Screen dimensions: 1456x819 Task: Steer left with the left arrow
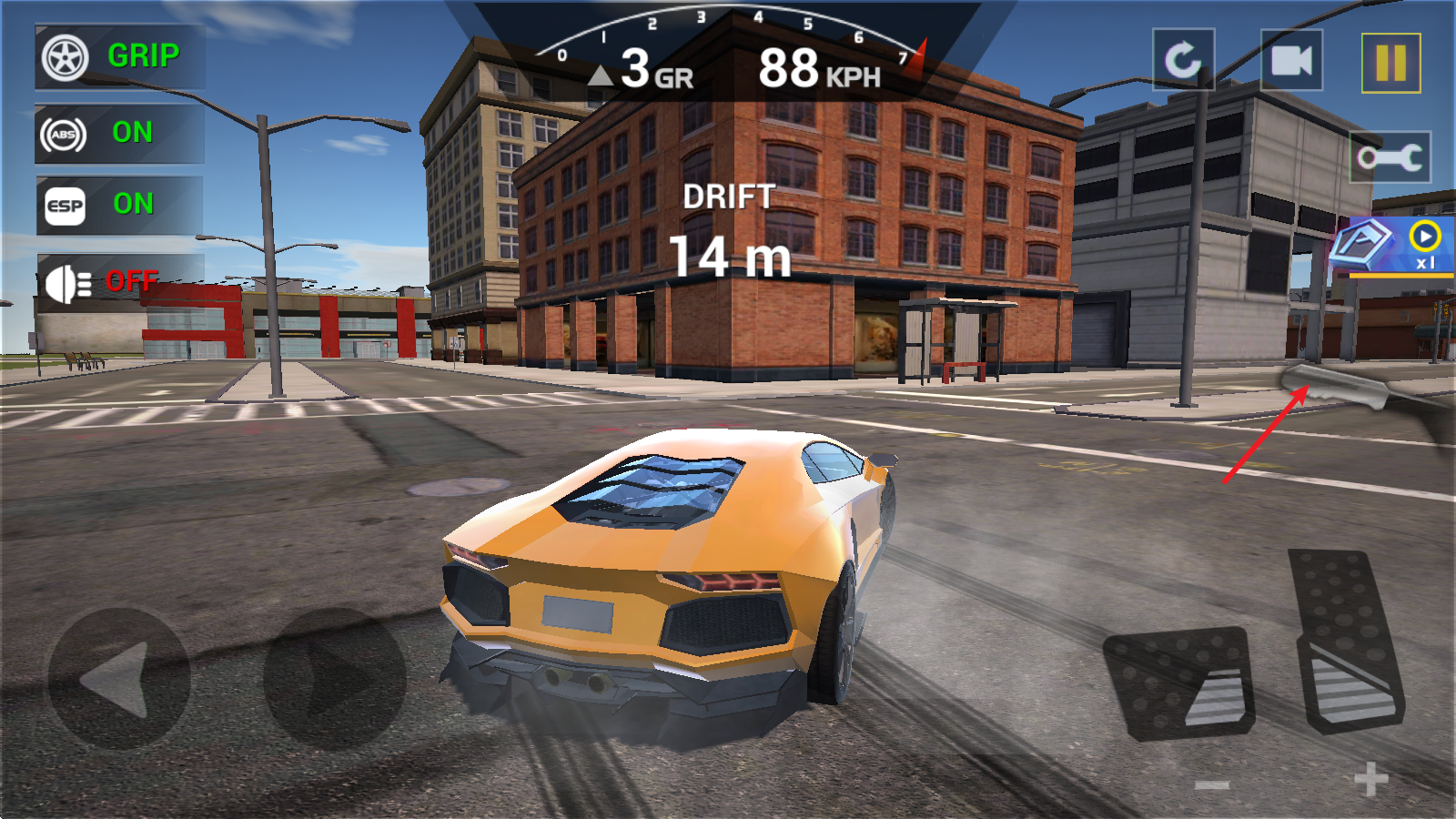click(118, 679)
